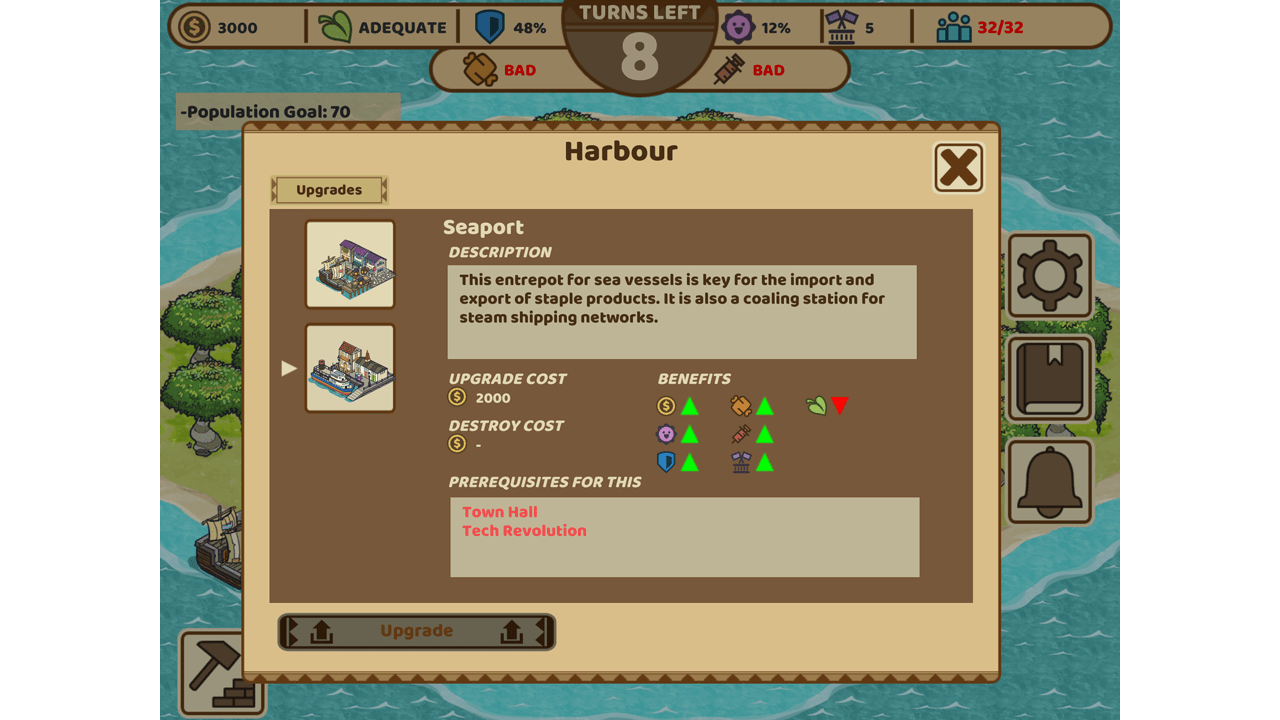Open the settings gear button
The image size is (1280, 720).
pos(1049,275)
